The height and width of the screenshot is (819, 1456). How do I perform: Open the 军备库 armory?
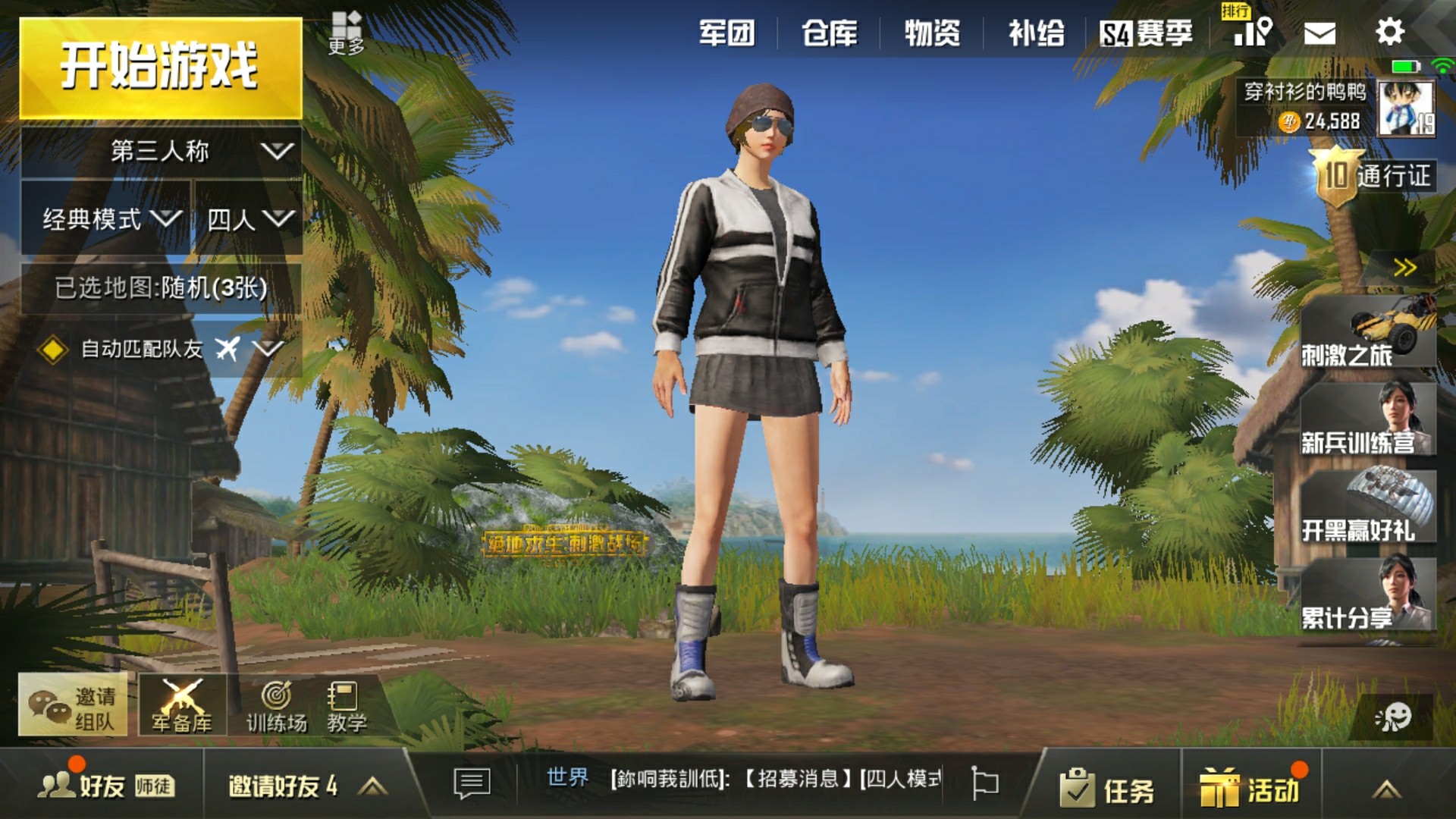[x=182, y=705]
